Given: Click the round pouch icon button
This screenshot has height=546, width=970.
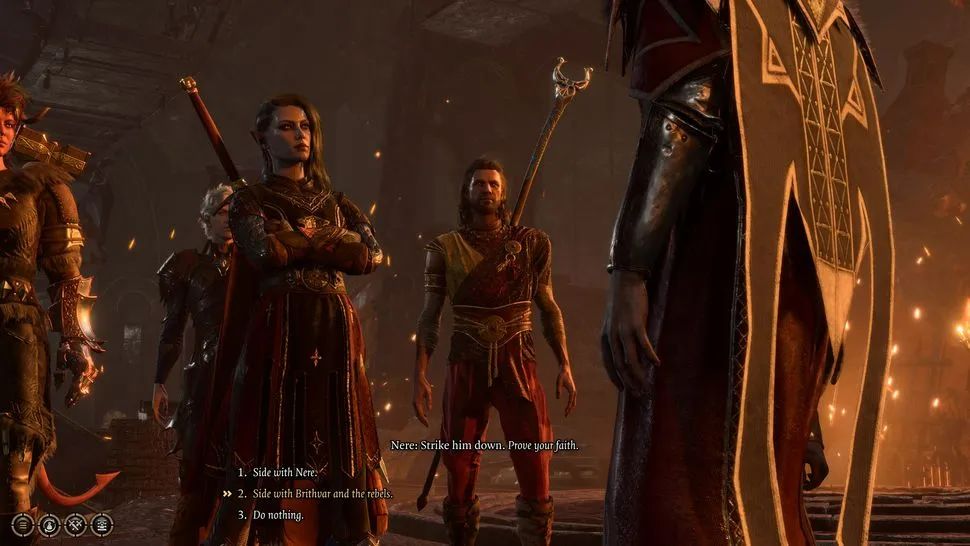Looking at the screenshot, I should pyautogui.click(x=49, y=524).
